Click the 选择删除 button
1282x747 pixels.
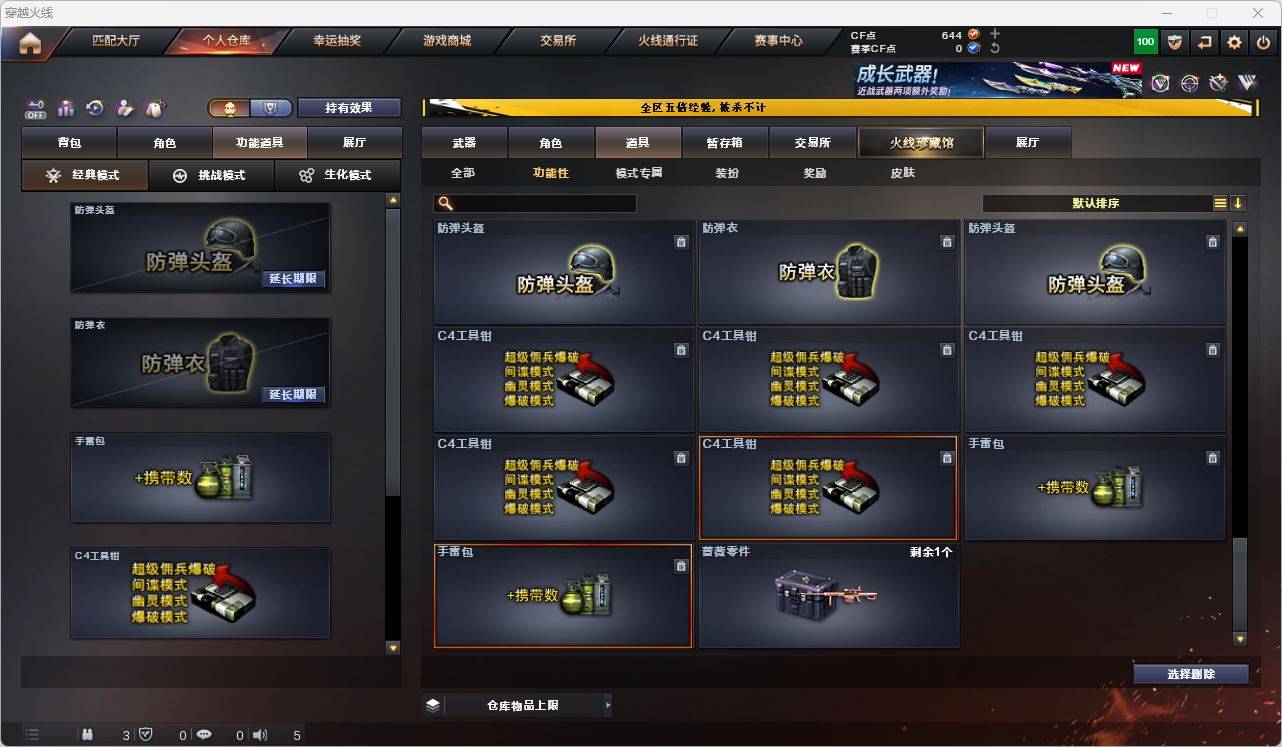point(1191,674)
